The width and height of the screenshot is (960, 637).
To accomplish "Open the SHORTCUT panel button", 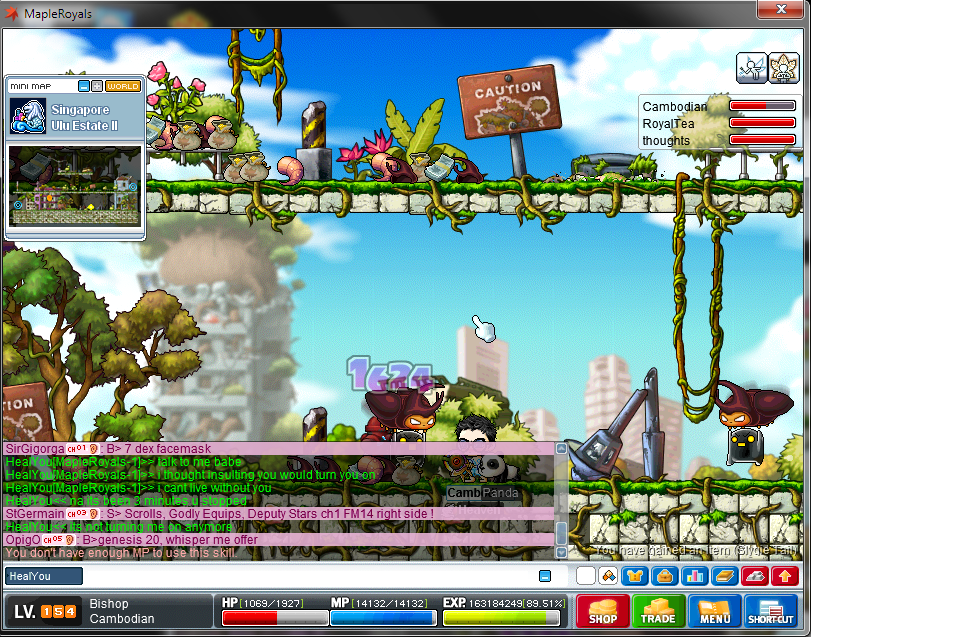I will [x=770, y=610].
